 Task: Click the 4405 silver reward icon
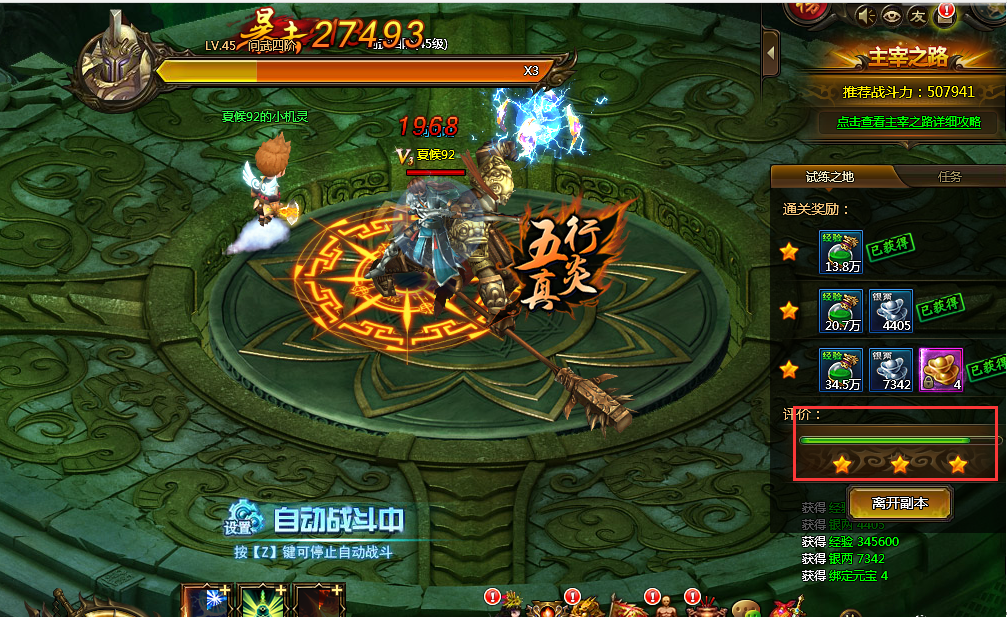click(890, 311)
